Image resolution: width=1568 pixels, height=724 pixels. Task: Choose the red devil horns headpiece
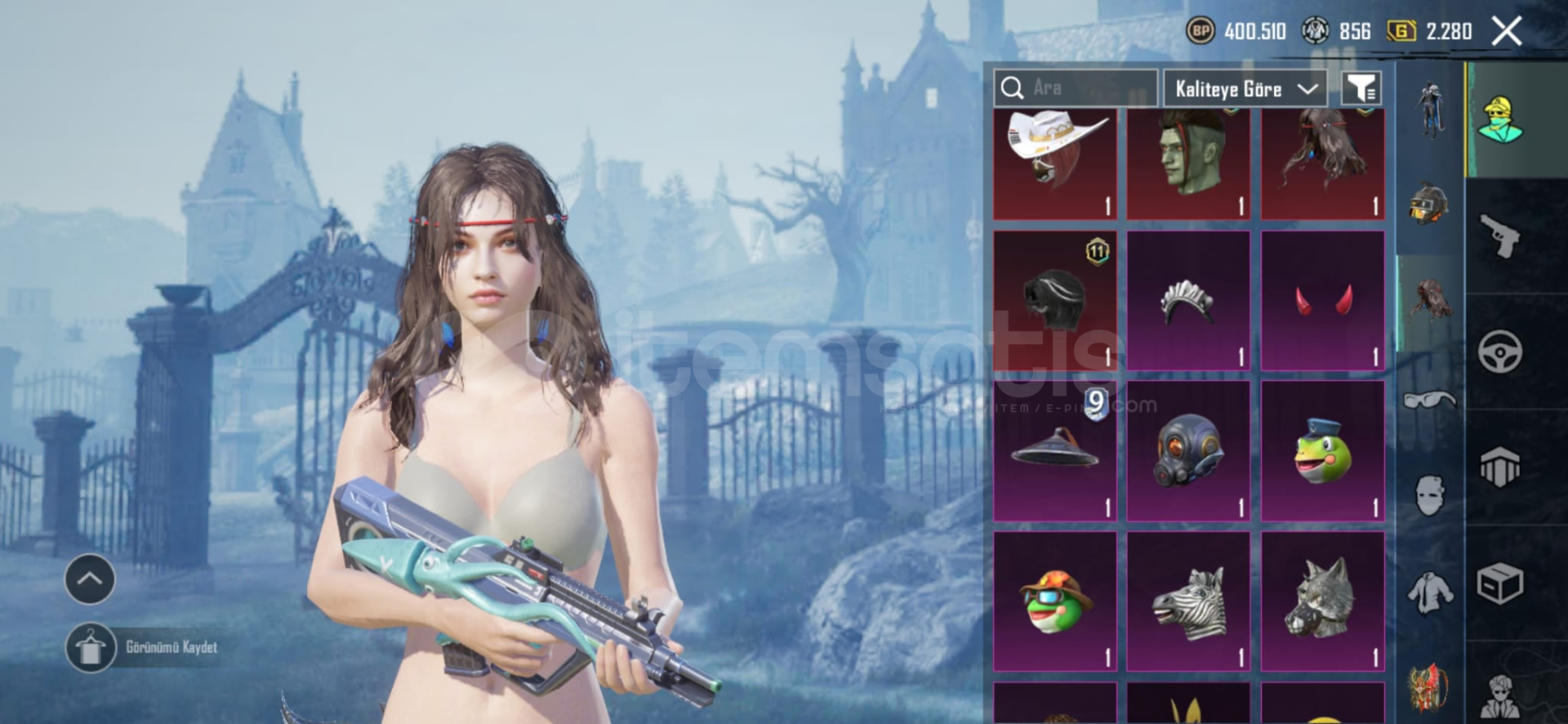click(x=1322, y=301)
